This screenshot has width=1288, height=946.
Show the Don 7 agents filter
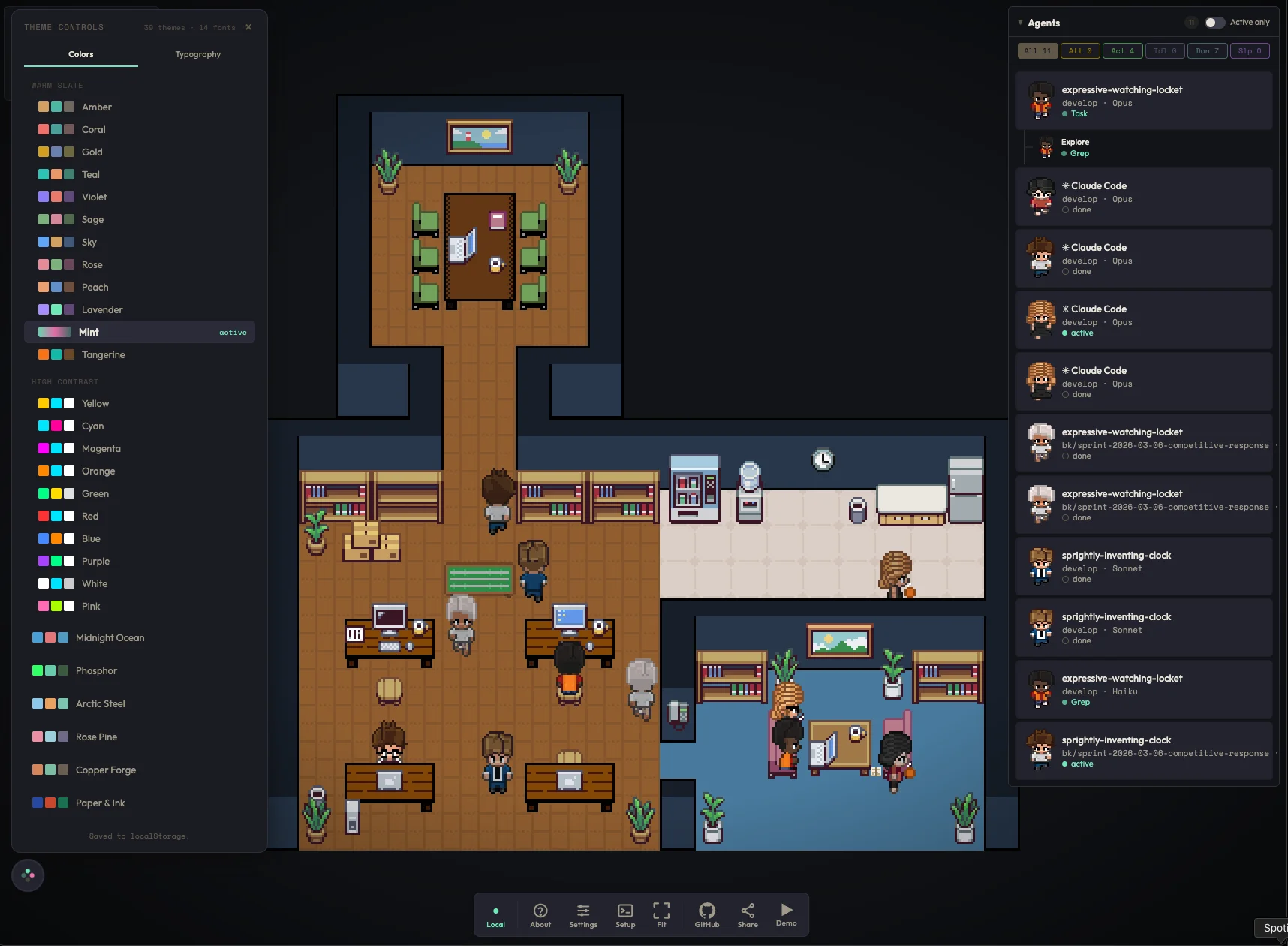(x=1207, y=51)
